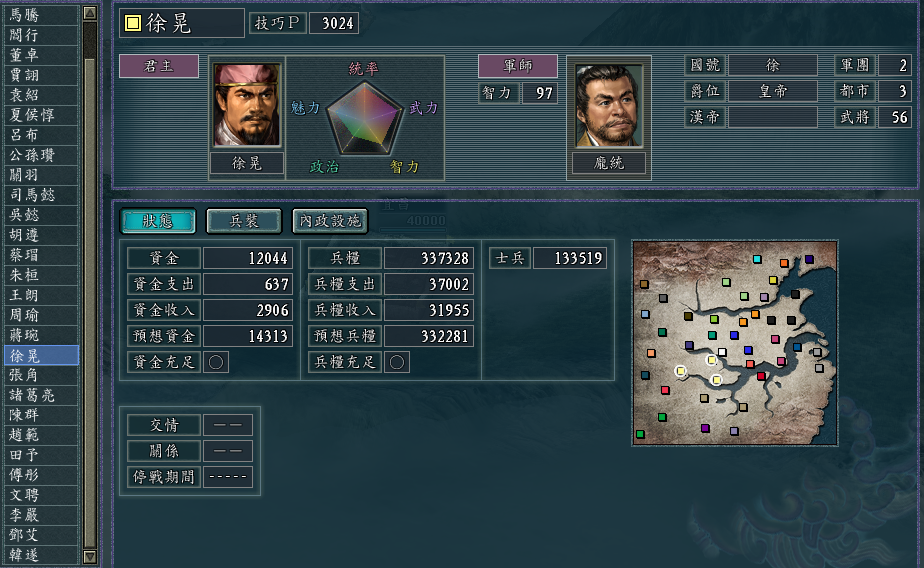Choose 公孫瓚 in the list
The width and height of the screenshot is (924, 568).
click(x=39, y=155)
